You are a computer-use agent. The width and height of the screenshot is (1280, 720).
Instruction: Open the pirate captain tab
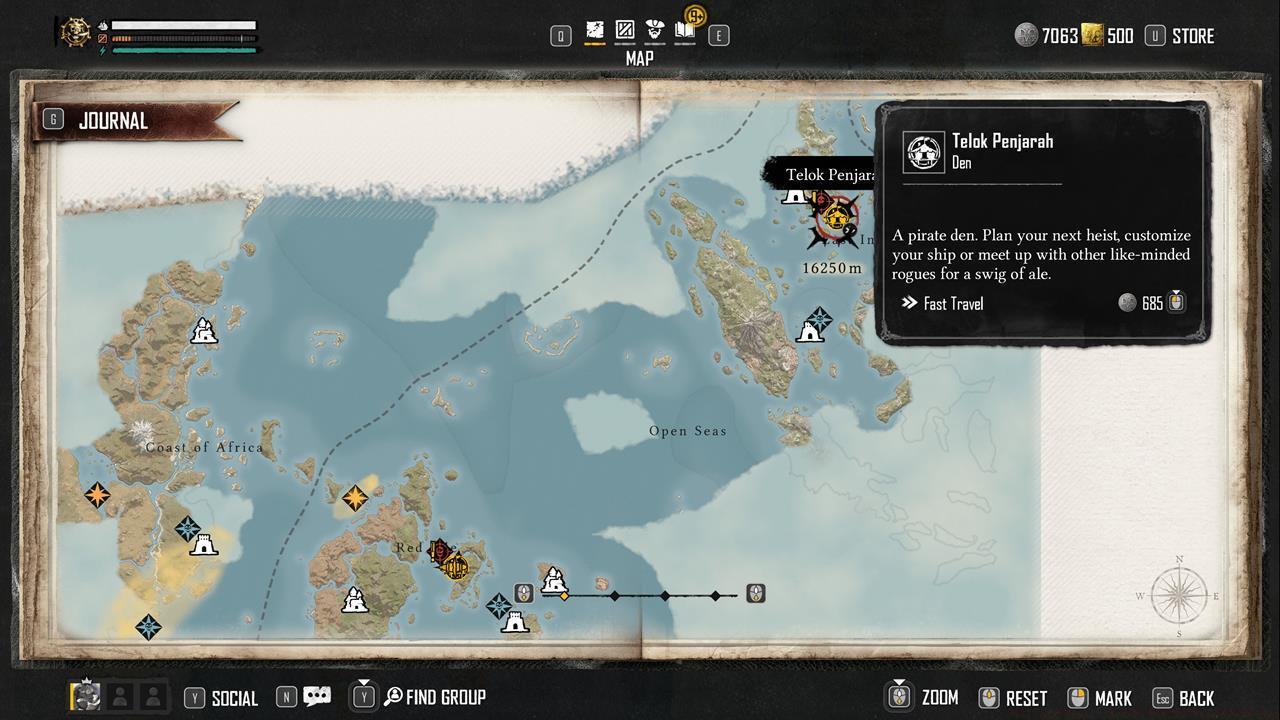pos(655,30)
